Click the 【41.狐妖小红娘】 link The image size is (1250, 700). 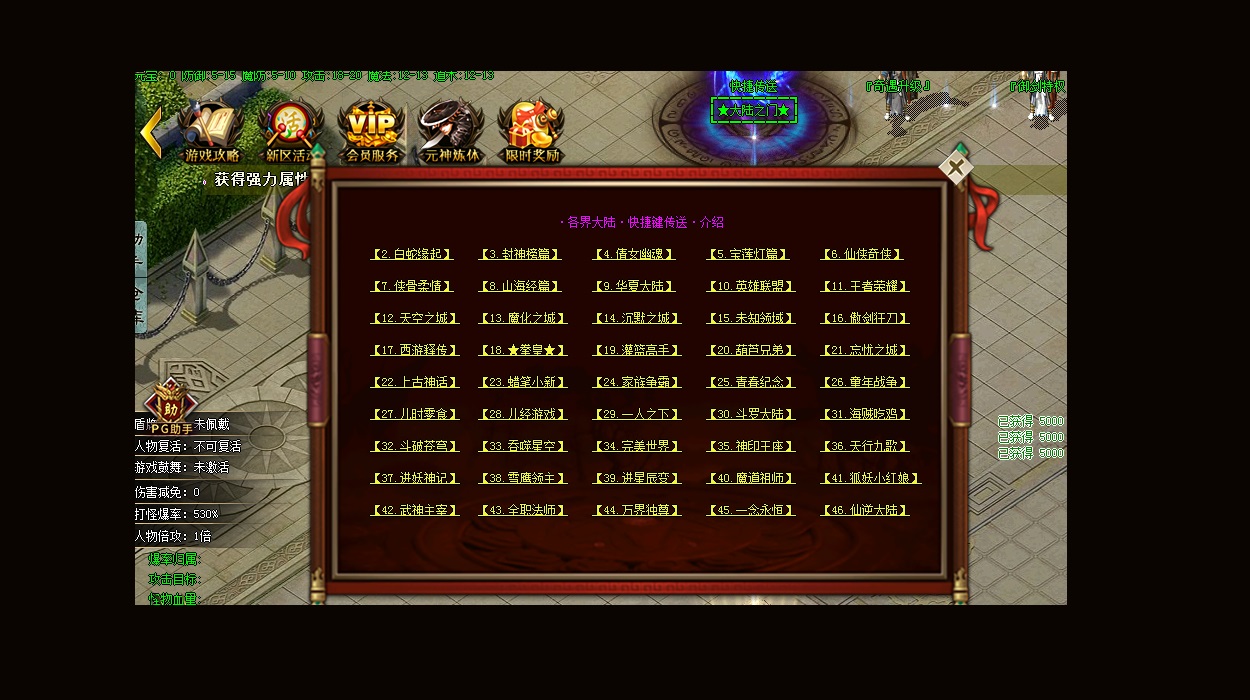pyautogui.click(x=870, y=478)
